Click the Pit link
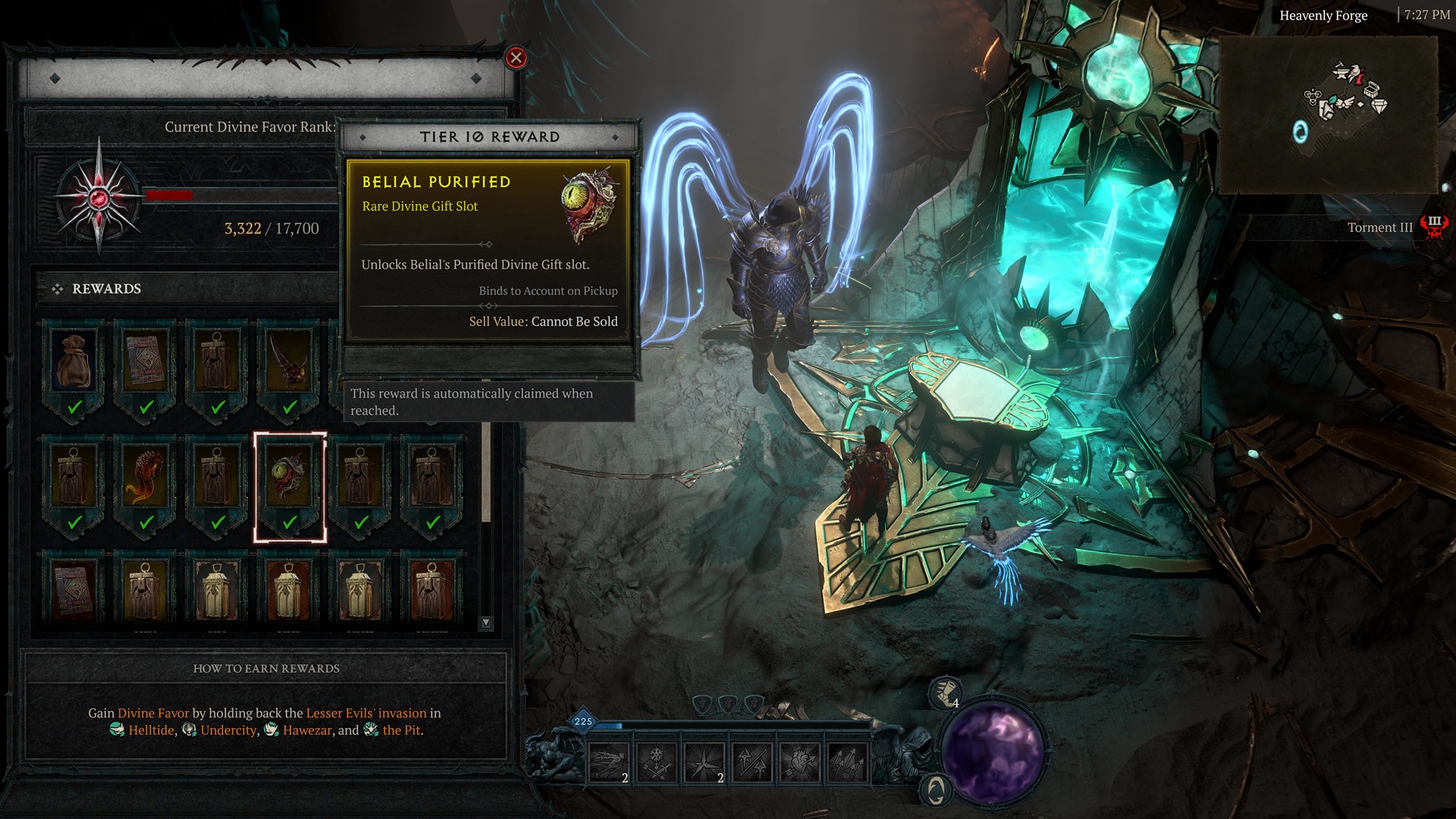 click(401, 730)
